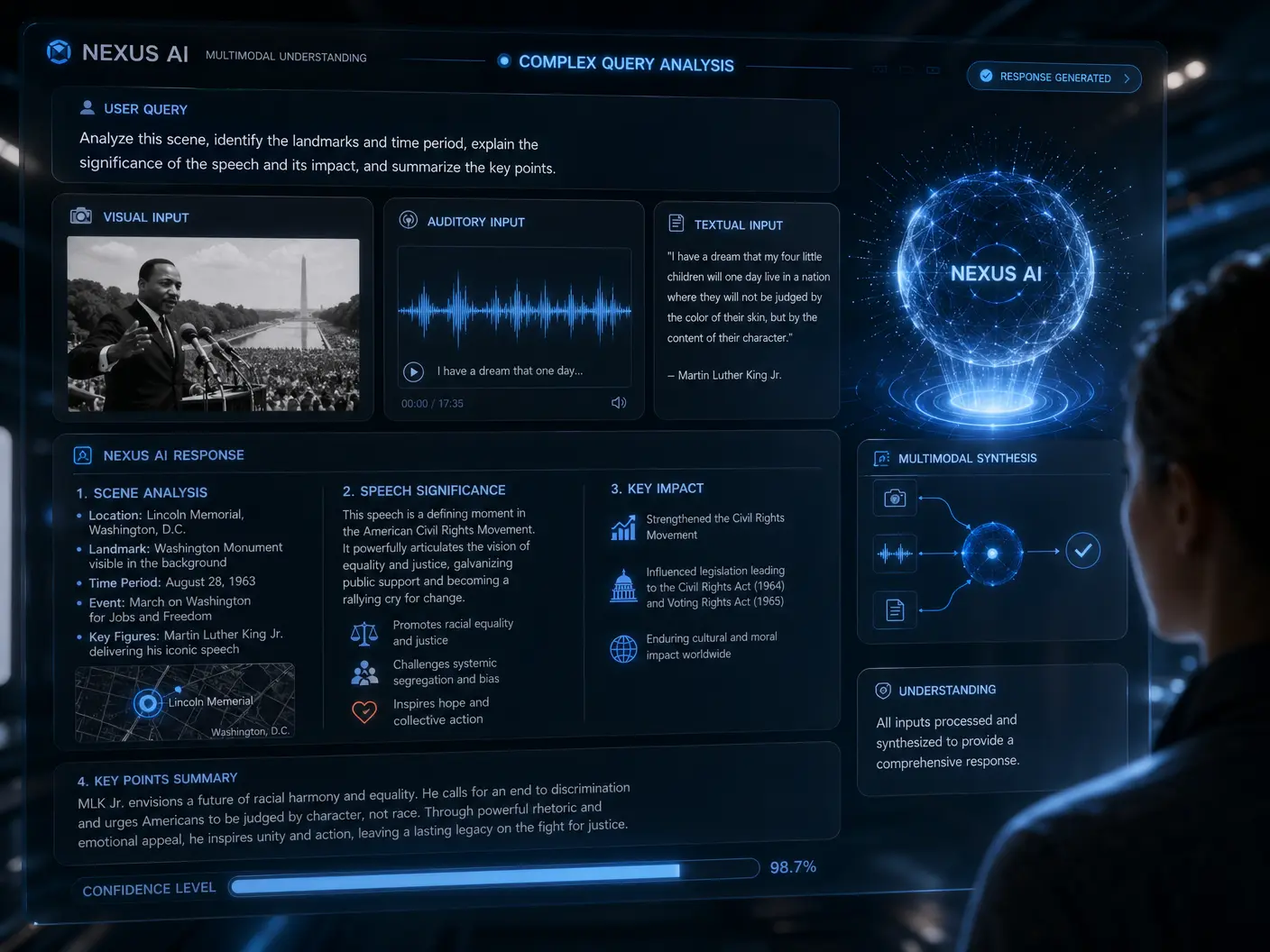Click the audio waveform display

(x=514, y=310)
